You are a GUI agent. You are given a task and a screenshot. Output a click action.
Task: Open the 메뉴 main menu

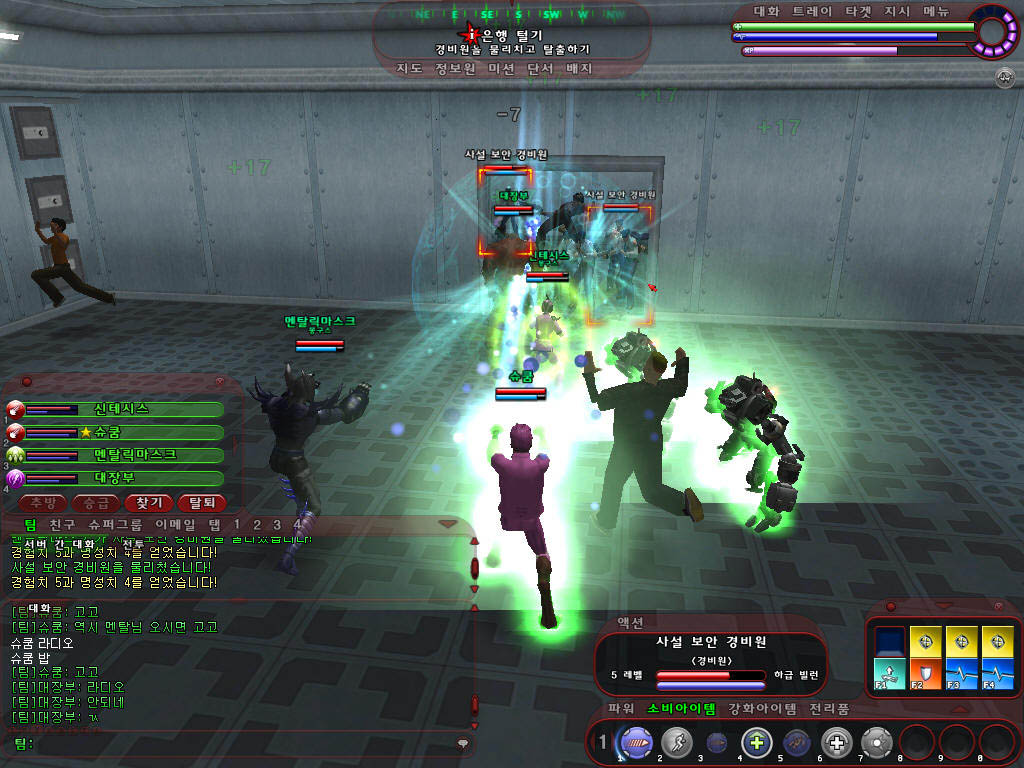point(936,12)
